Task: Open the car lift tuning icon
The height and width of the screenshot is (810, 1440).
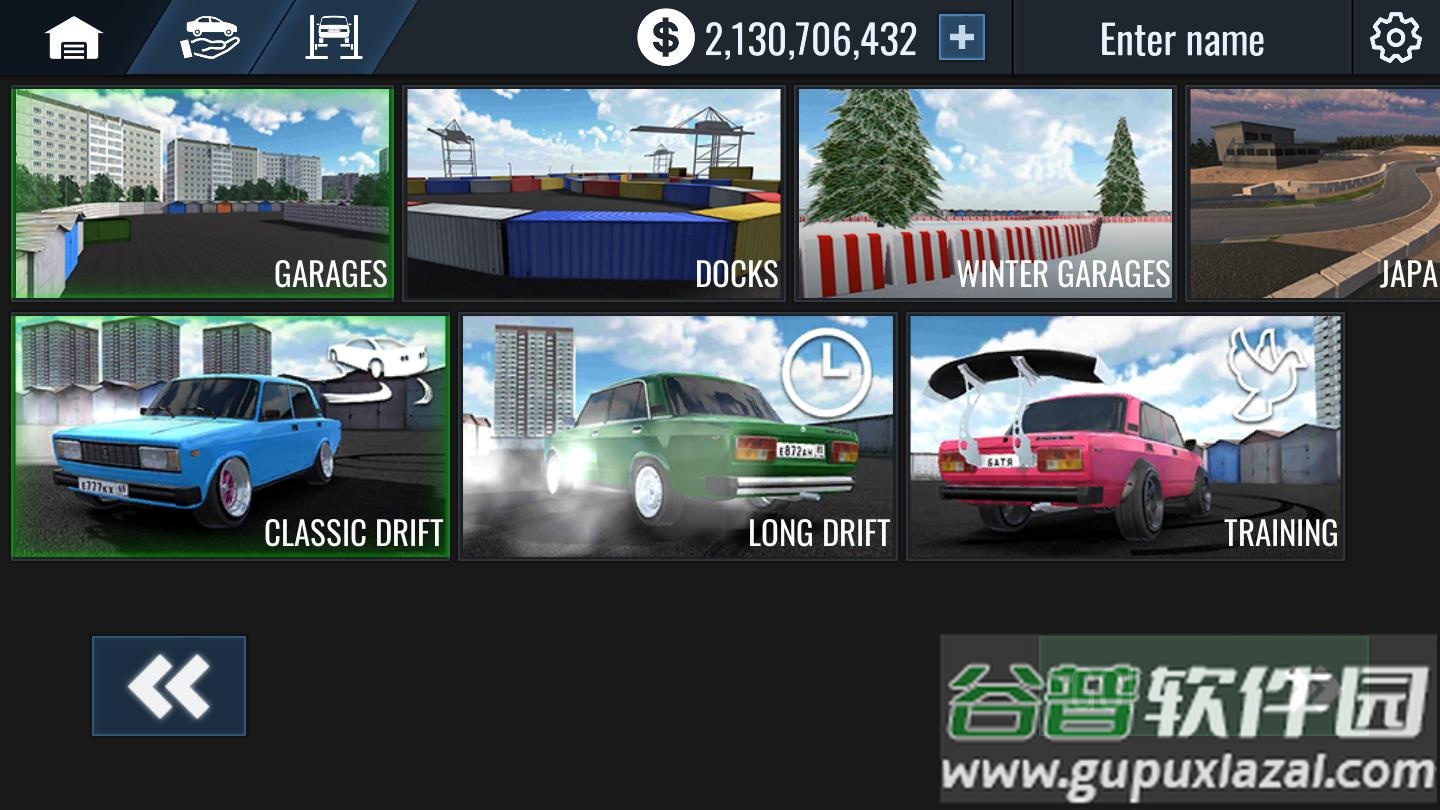Action: 333,39
